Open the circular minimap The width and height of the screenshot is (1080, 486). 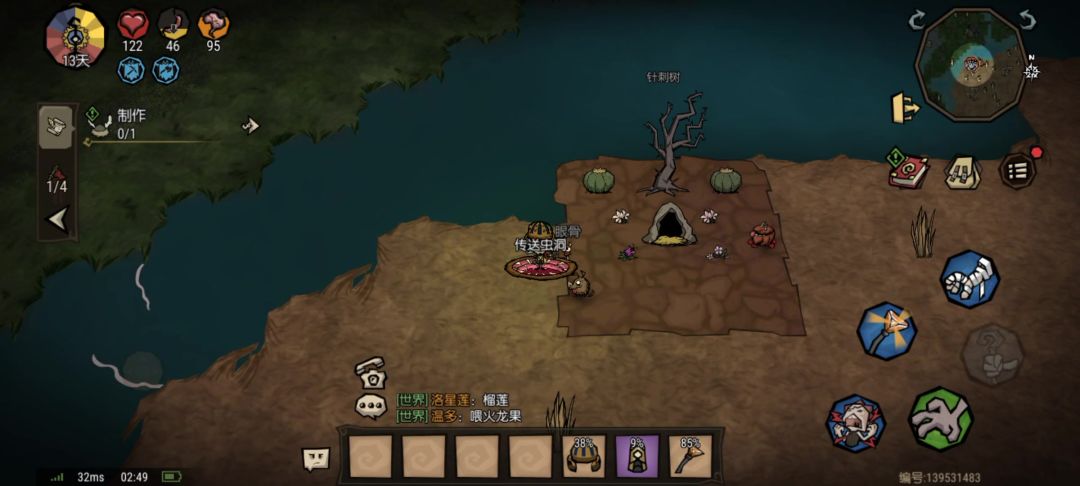tap(970, 66)
